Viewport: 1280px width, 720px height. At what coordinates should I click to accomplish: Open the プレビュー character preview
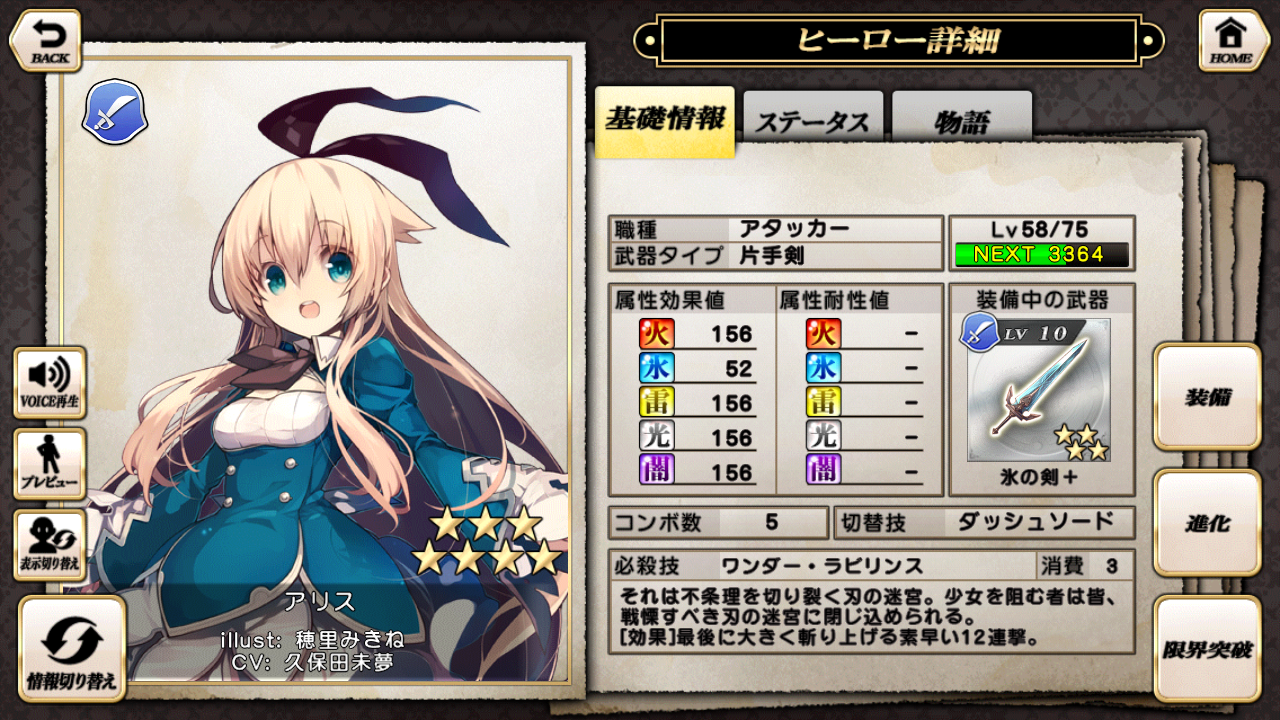(x=49, y=464)
